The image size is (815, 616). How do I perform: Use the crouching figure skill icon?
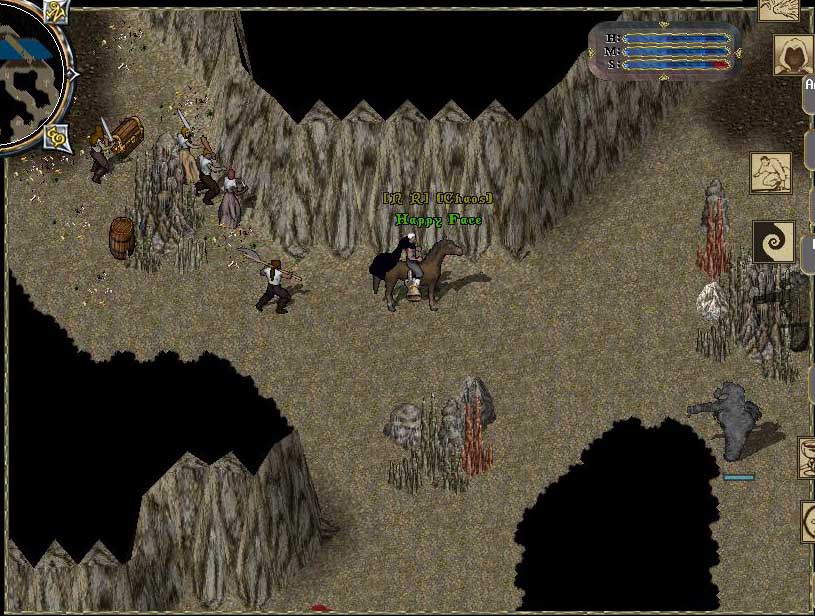tap(771, 173)
